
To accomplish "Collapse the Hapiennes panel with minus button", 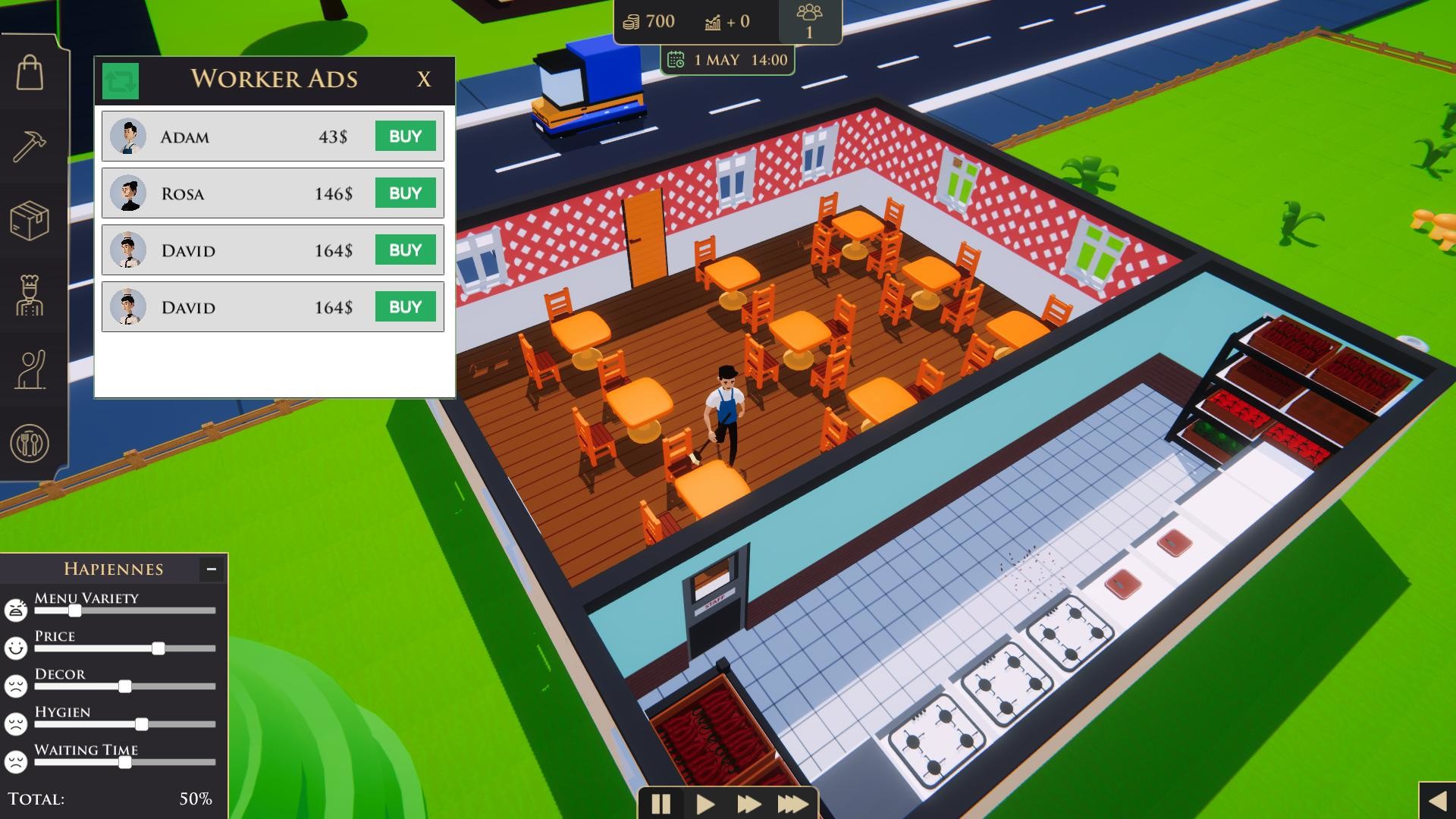I will click(210, 568).
